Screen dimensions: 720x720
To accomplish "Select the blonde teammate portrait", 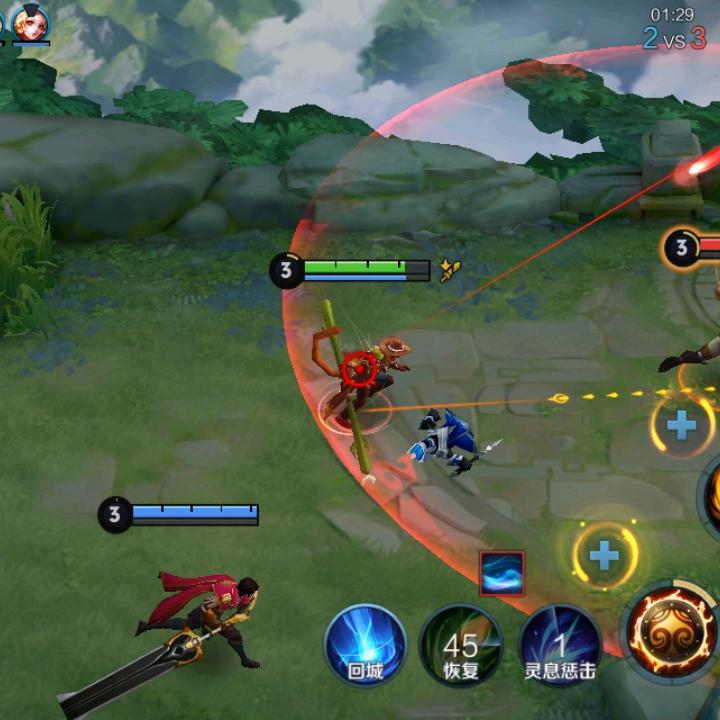I will coord(30,23).
